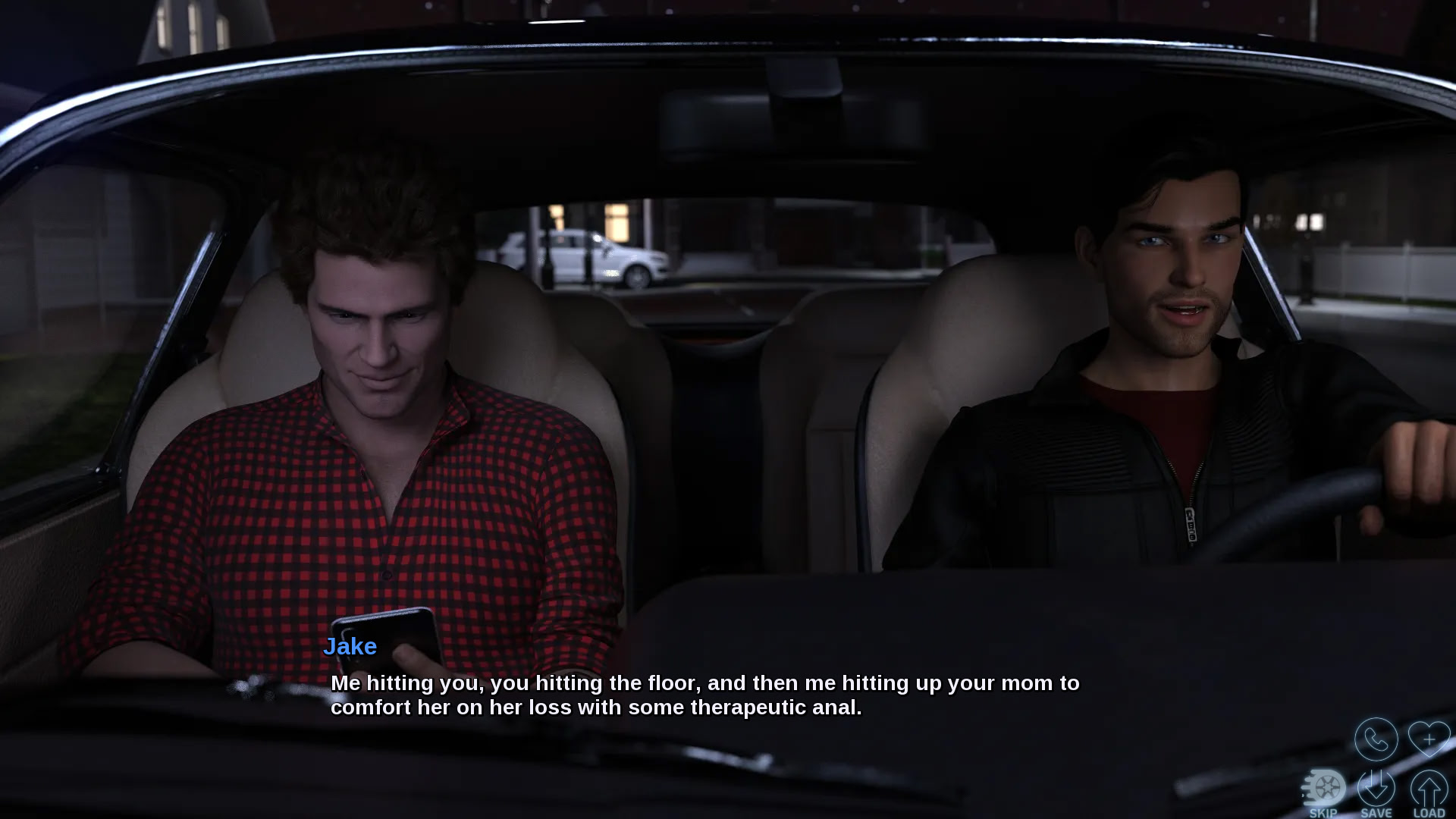Save the game with SAVE button
The width and height of the screenshot is (1456, 819).
click(x=1376, y=792)
